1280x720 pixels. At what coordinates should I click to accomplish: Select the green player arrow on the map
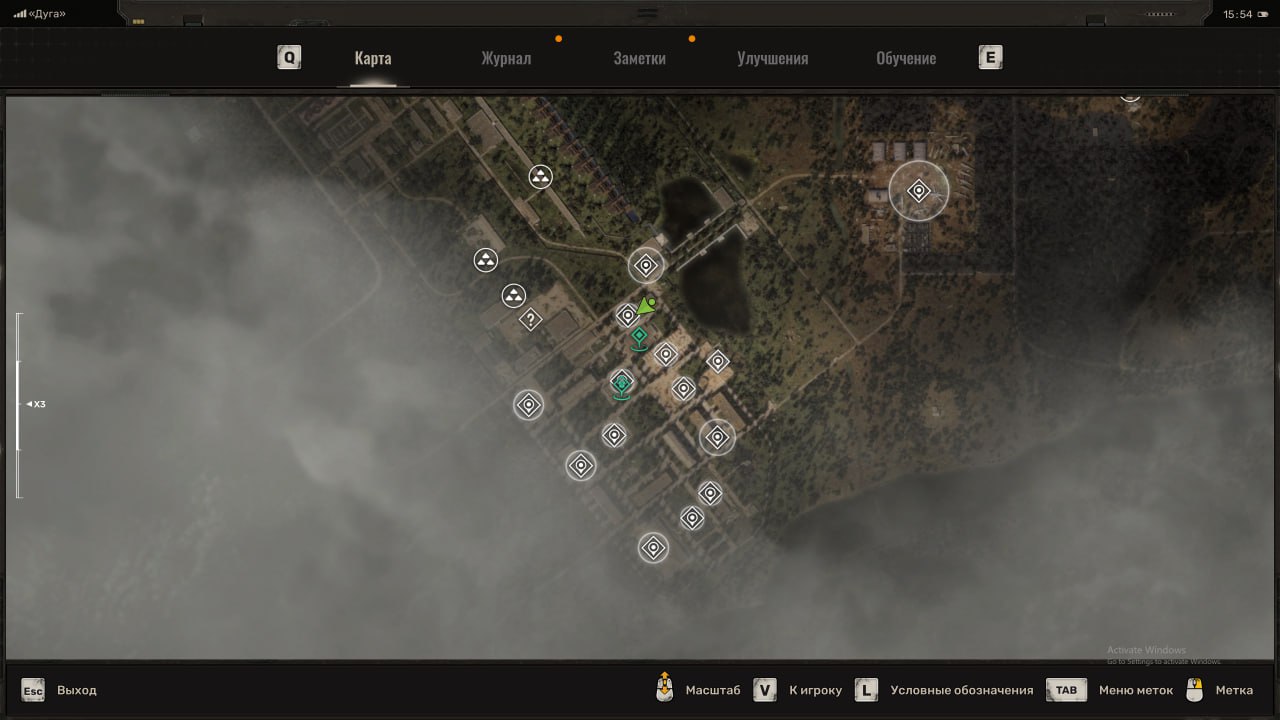(647, 304)
